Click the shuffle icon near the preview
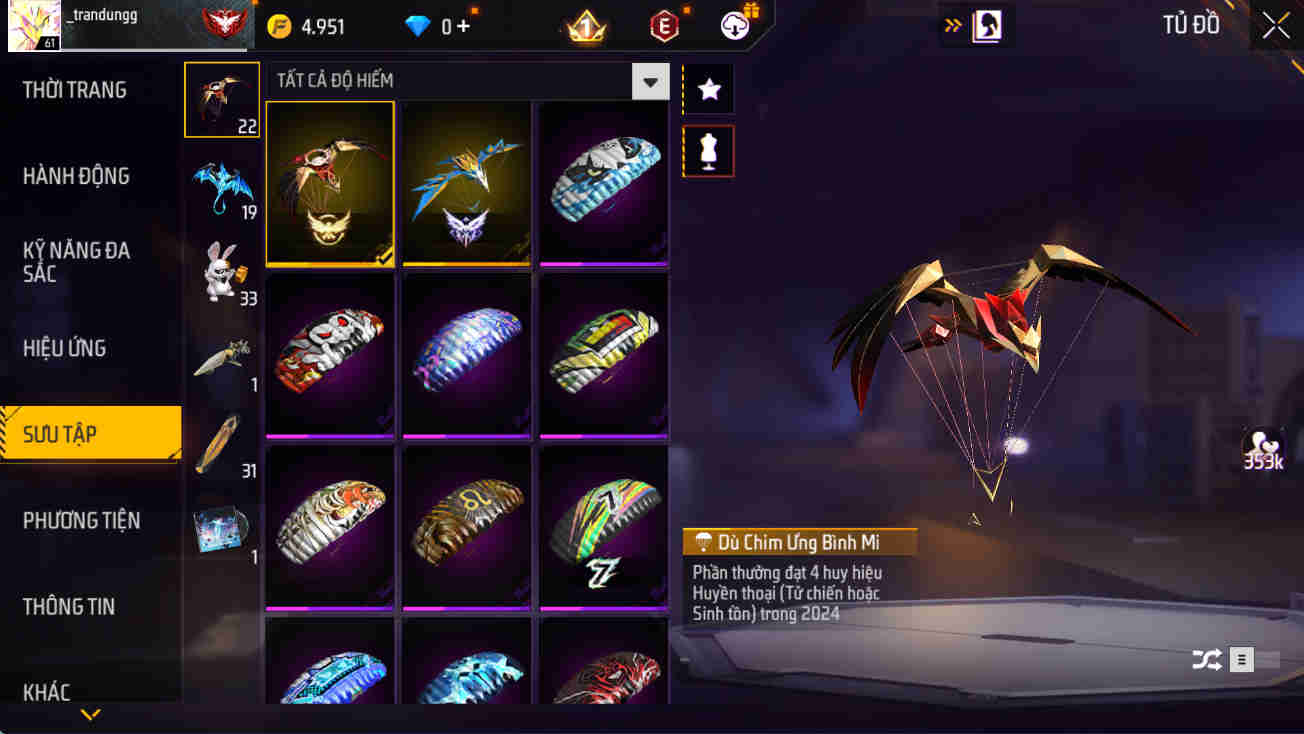This screenshot has width=1304, height=734. coord(1206,660)
